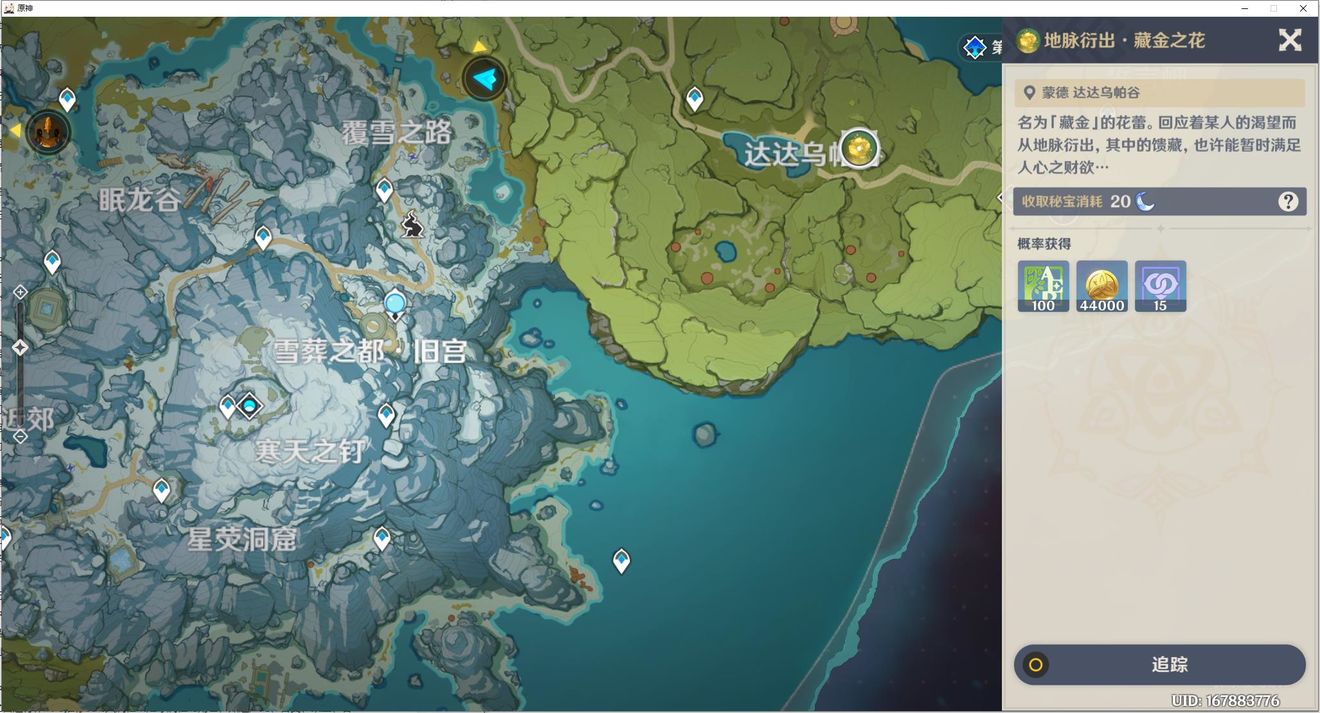
Task: Select the round blue marker above 旧宫
Action: [395, 303]
